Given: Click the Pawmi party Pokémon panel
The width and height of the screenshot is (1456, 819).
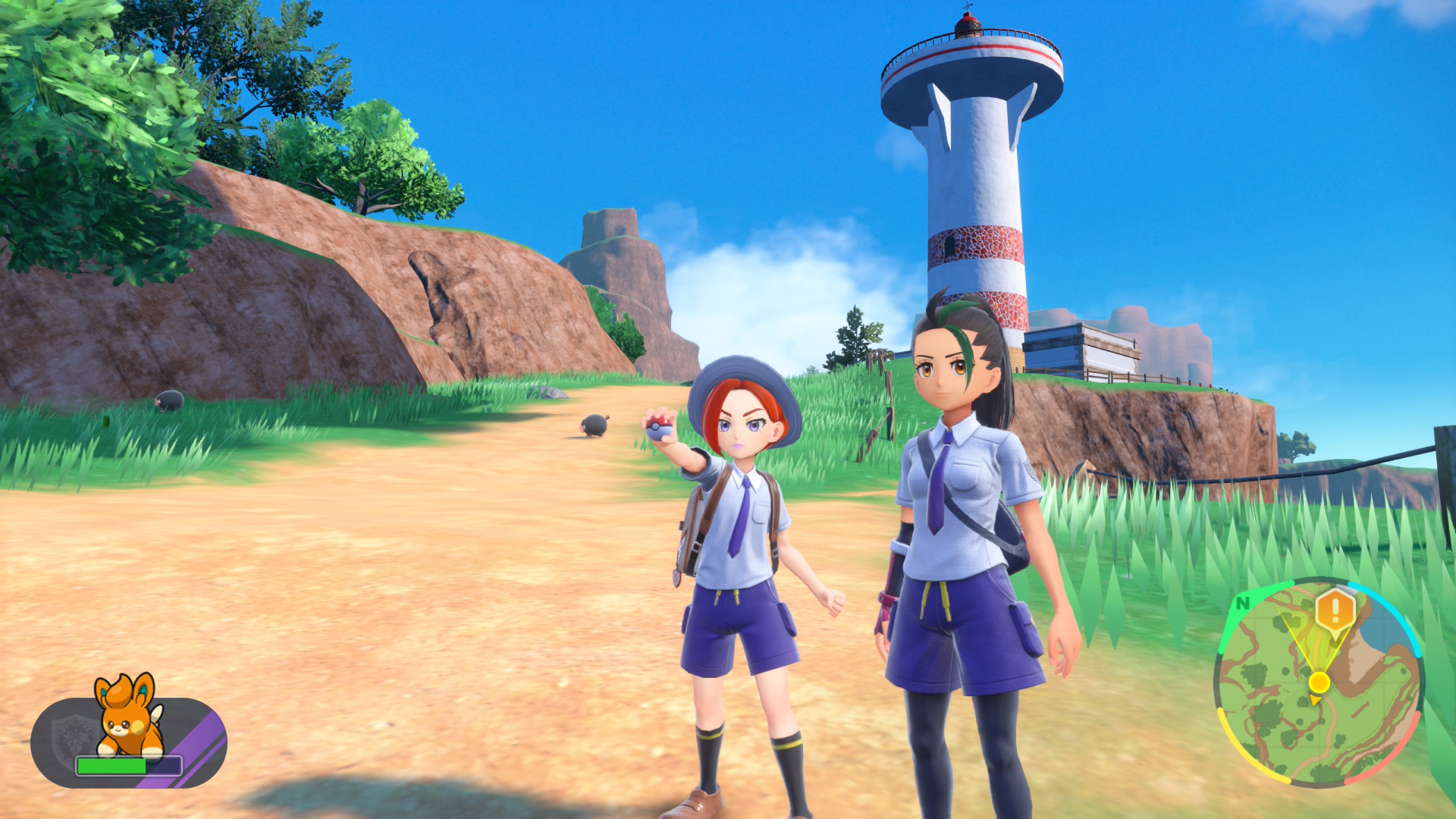Looking at the screenshot, I should [x=129, y=741].
